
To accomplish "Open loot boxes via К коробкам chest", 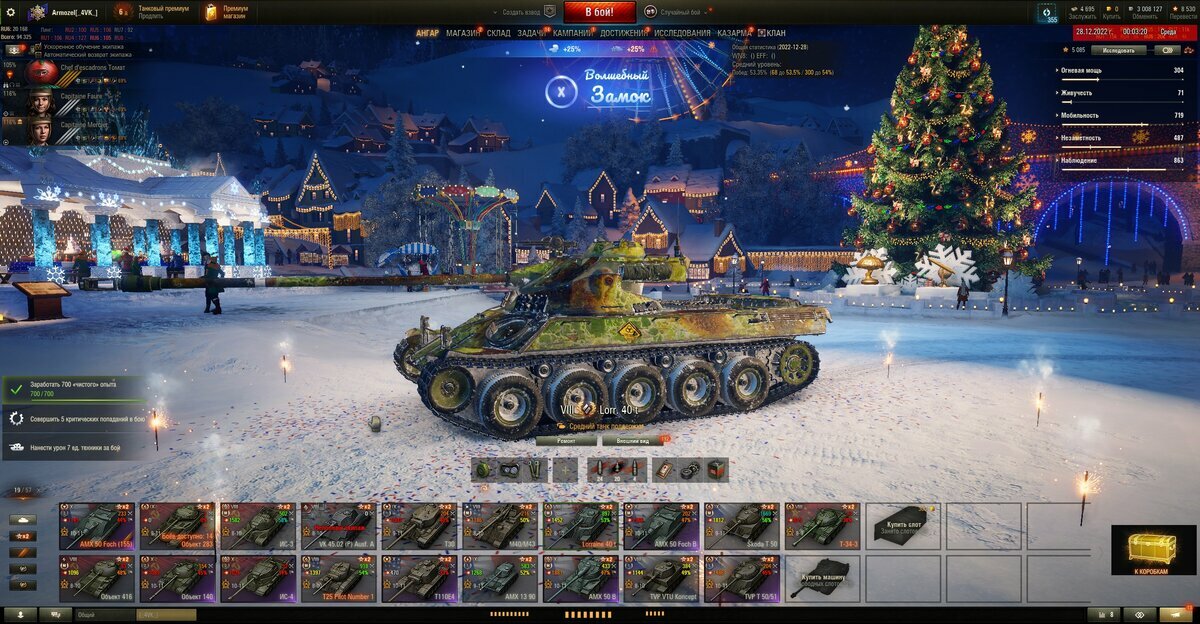I will pos(1153,550).
